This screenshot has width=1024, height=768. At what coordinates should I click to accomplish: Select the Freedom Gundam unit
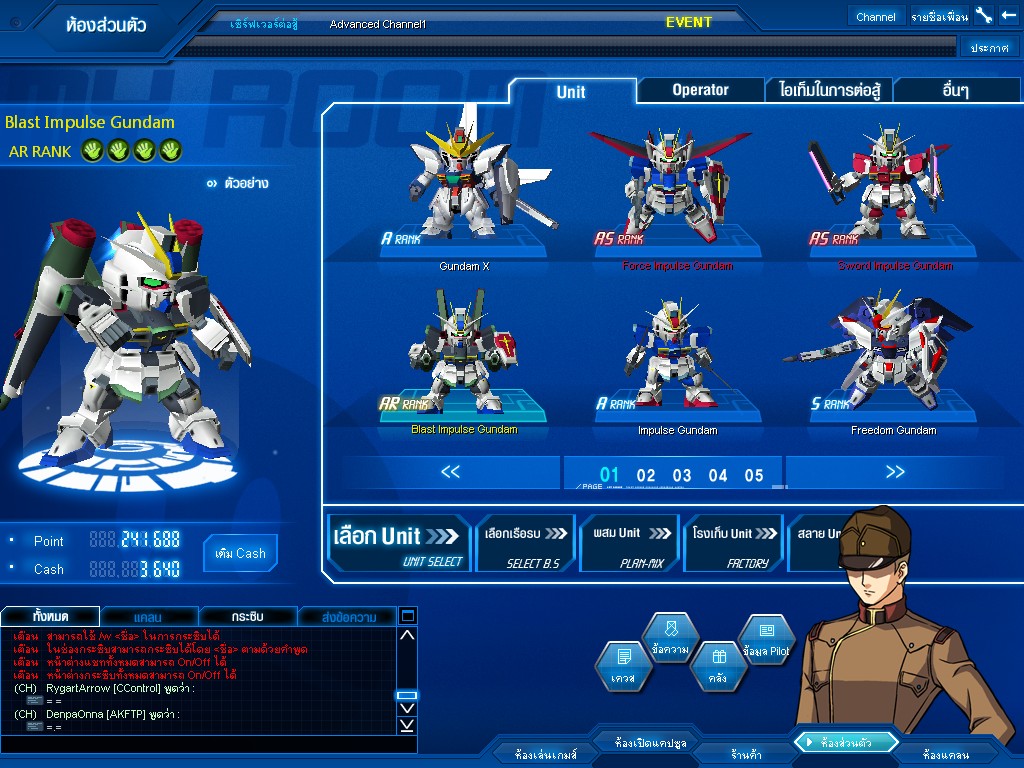pyautogui.click(x=894, y=360)
